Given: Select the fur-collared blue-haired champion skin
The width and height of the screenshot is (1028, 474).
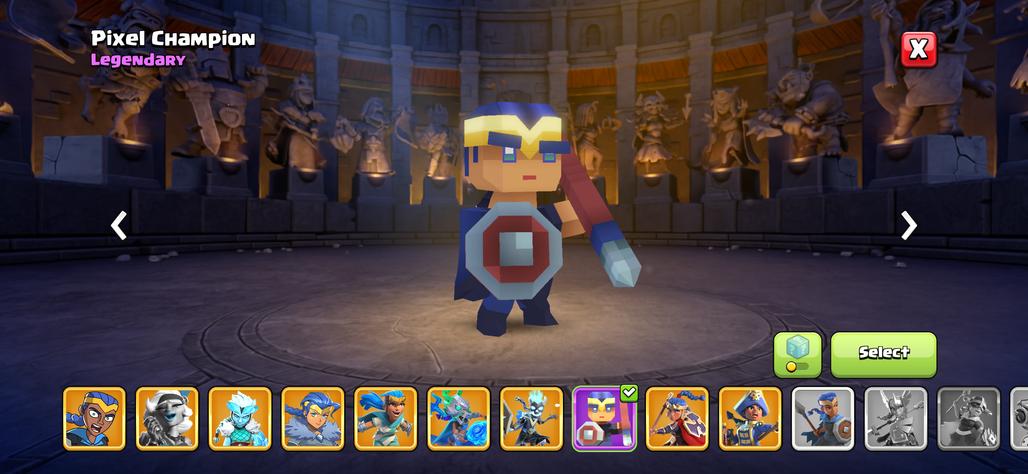Looking at the screenshot, I should tap(313, 418).
